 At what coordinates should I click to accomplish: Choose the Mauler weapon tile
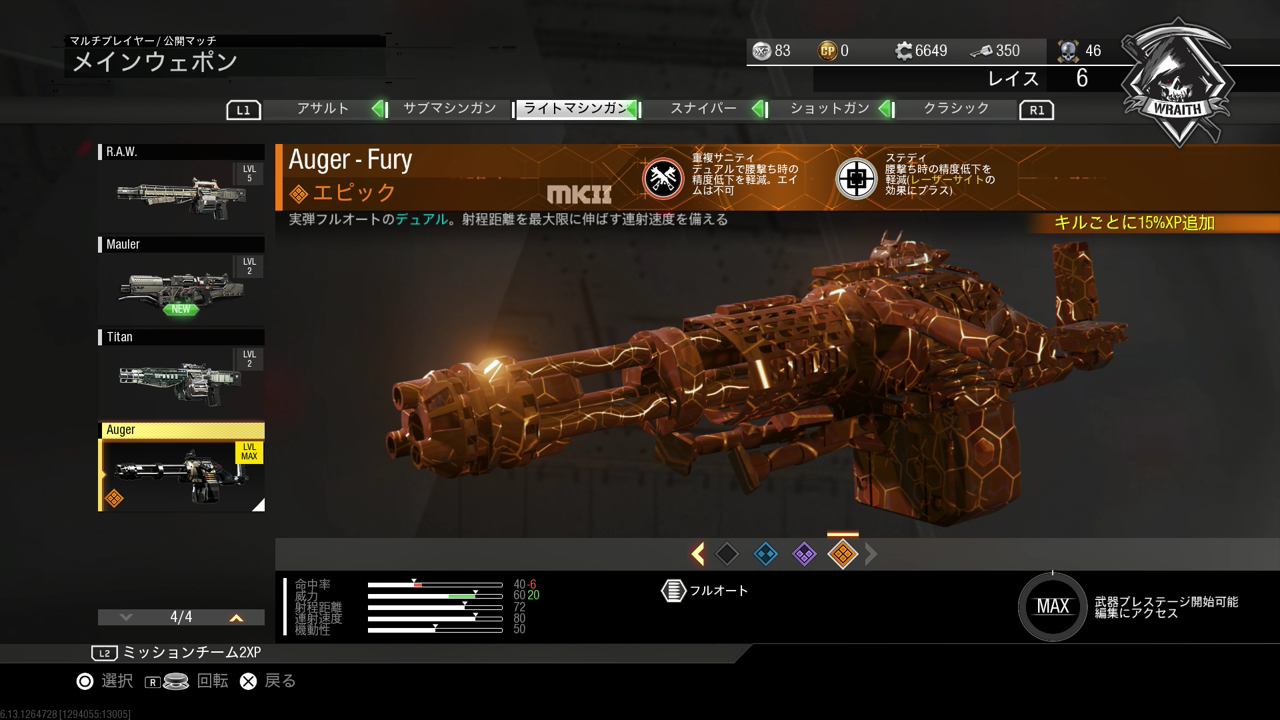click(181, 280)
